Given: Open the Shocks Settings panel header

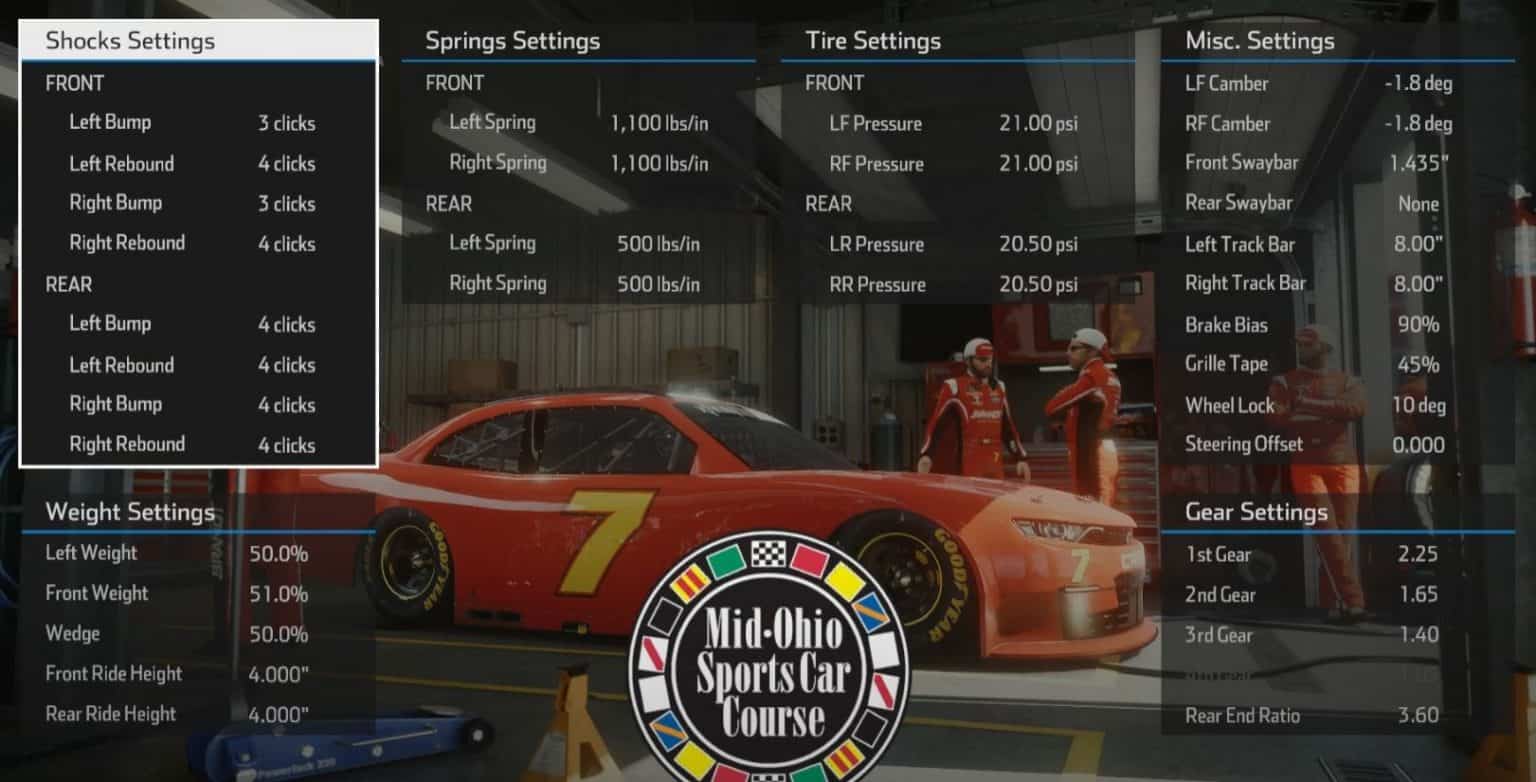Looking at the screenshot, I should point(129,41).
